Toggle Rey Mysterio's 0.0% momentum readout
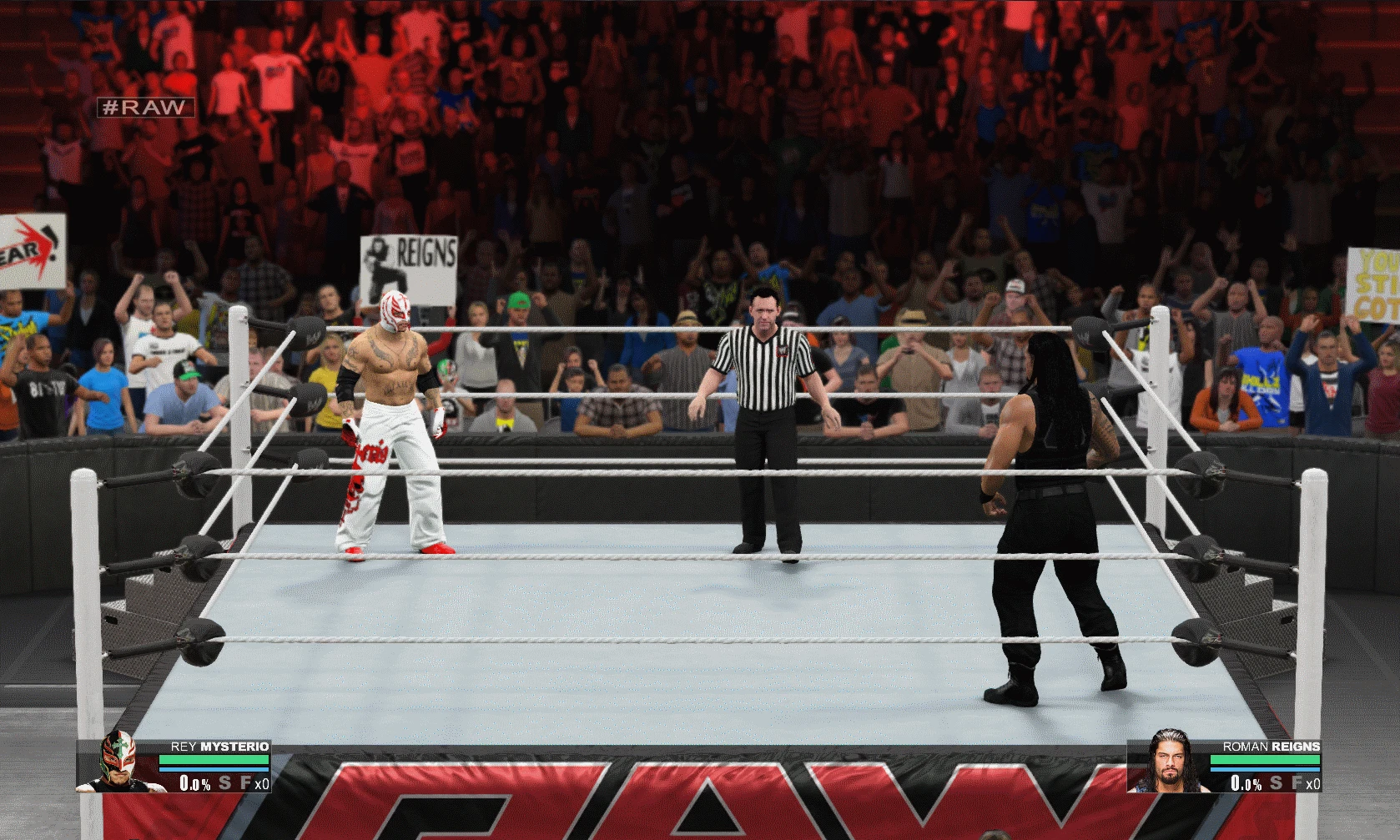The width and height of the screenshot is (1400, 840). click(195, 783)
